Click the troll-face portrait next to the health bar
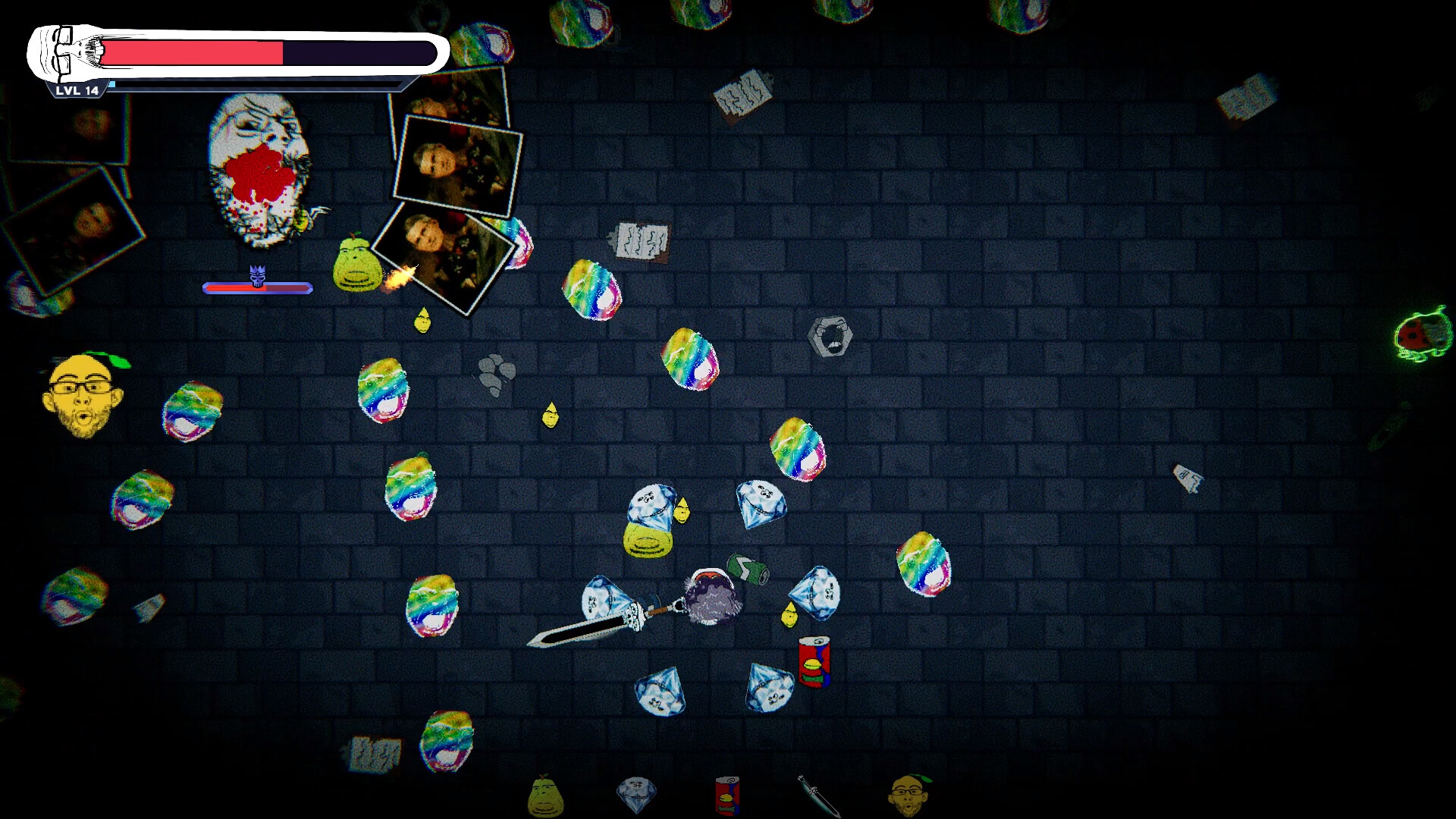The width and height of the screenshot is (1456, 819). 63,52
